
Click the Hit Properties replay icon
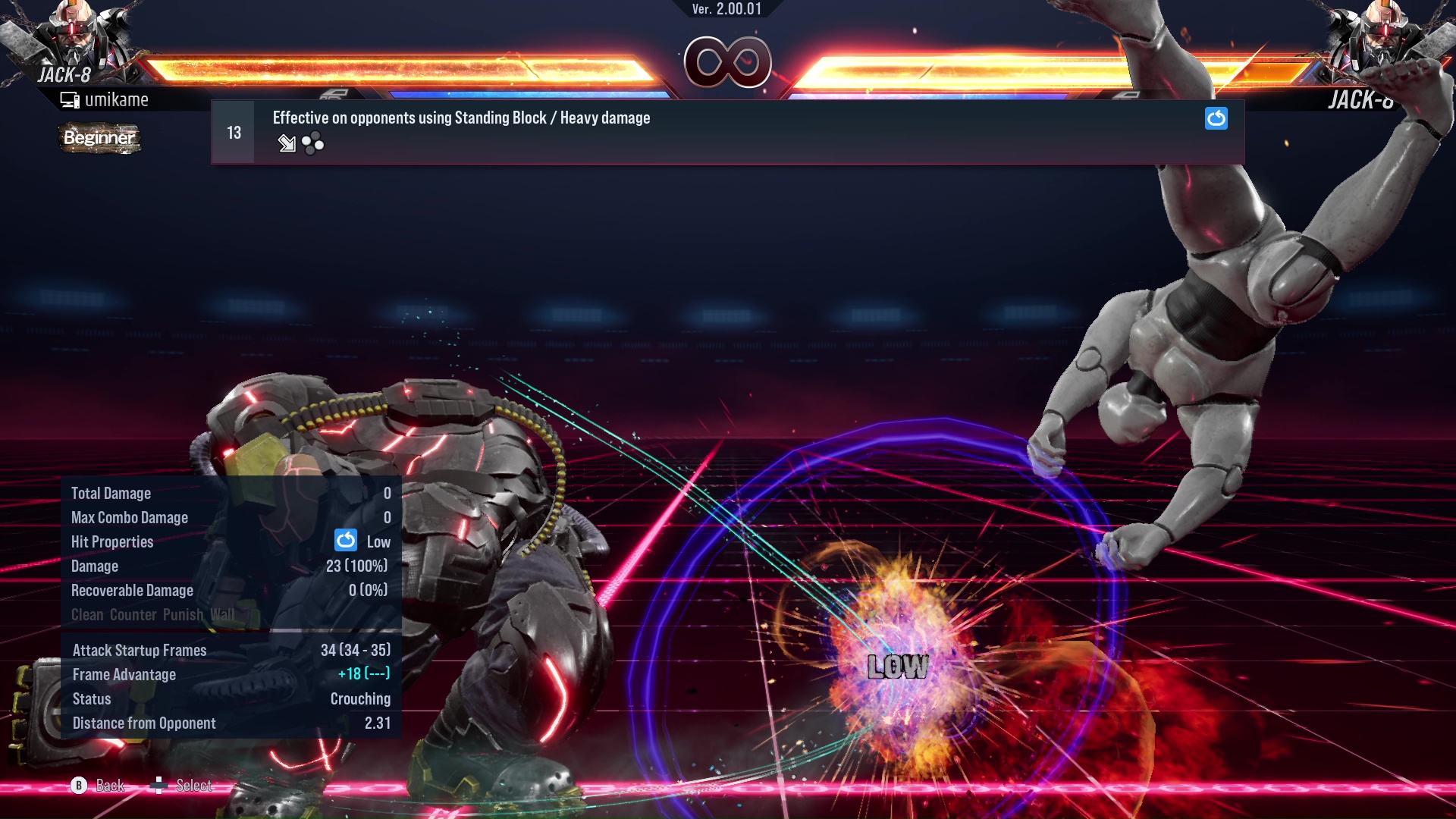[345, 541]
